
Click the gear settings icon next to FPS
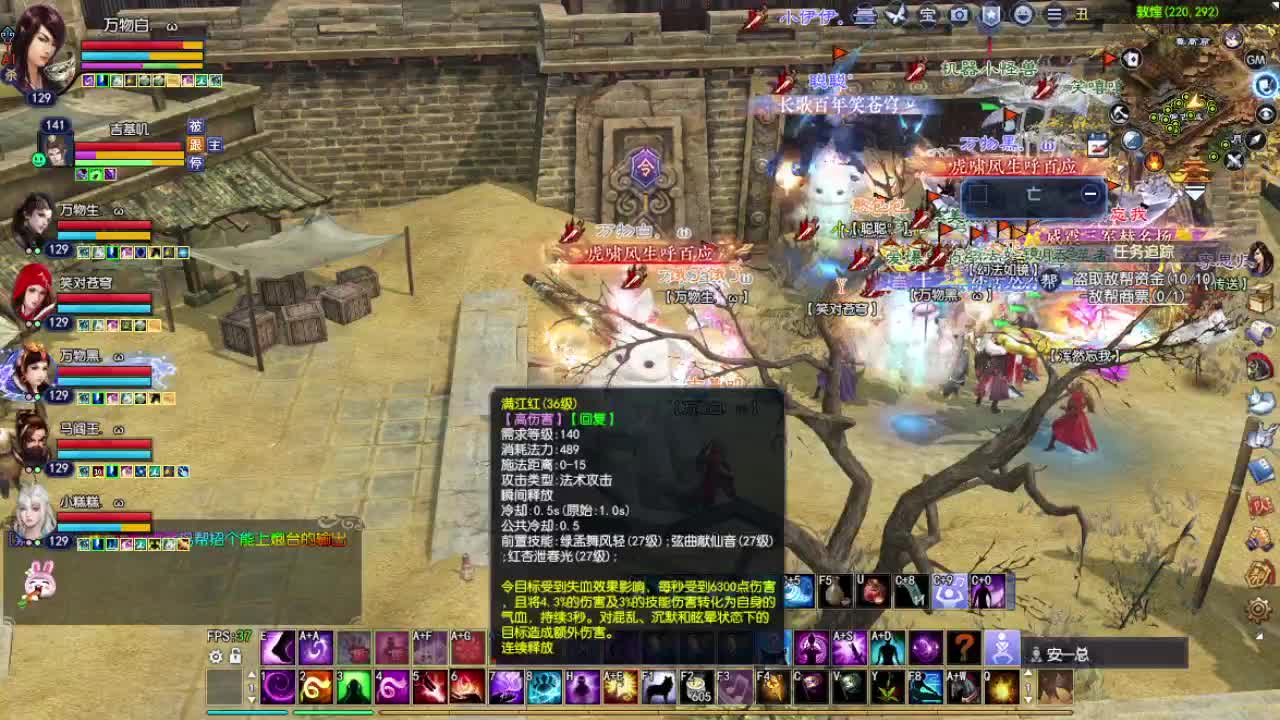[x=216, y=657]
